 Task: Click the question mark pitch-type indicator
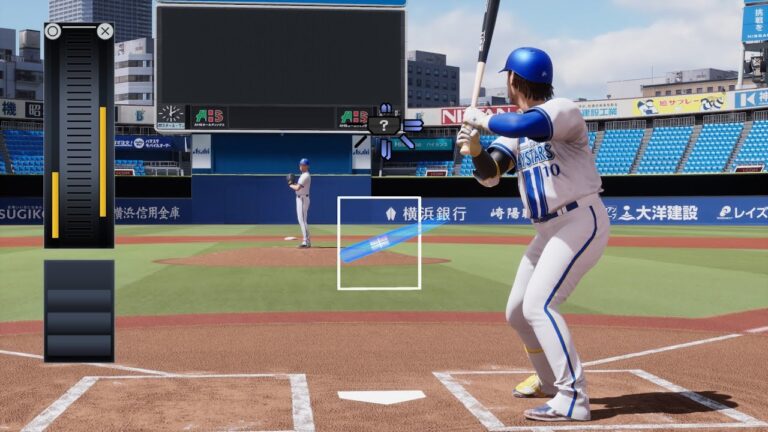[384, 126]
